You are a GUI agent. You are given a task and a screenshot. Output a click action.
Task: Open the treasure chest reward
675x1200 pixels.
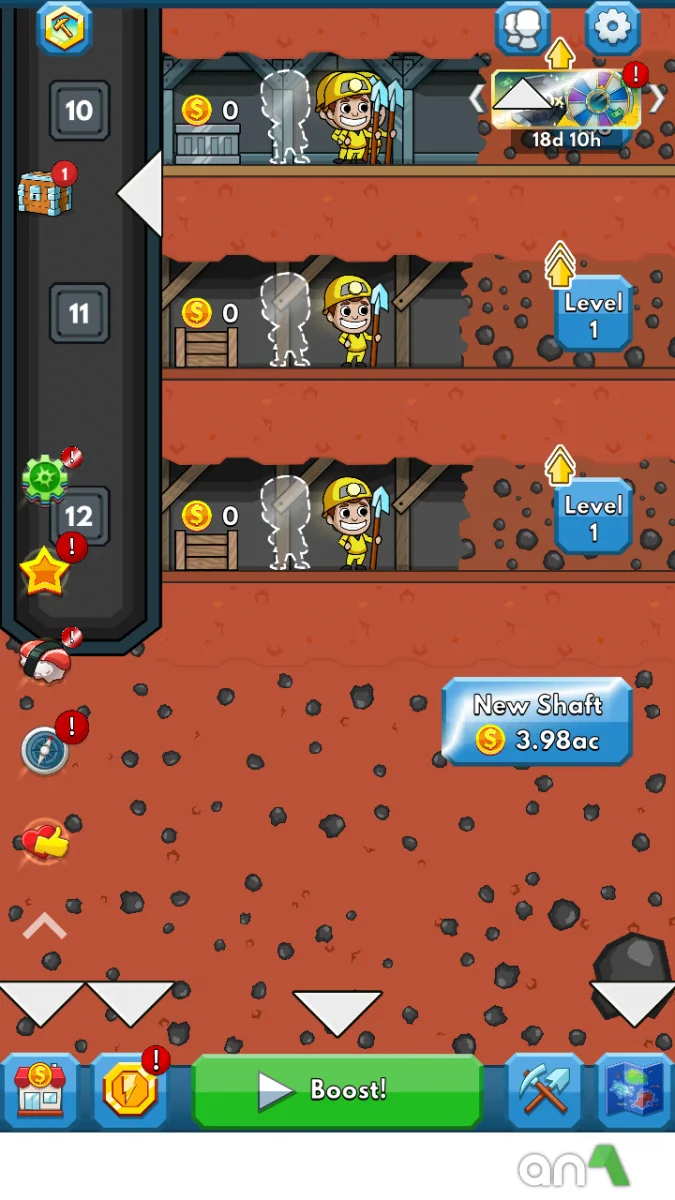[44, 192]
